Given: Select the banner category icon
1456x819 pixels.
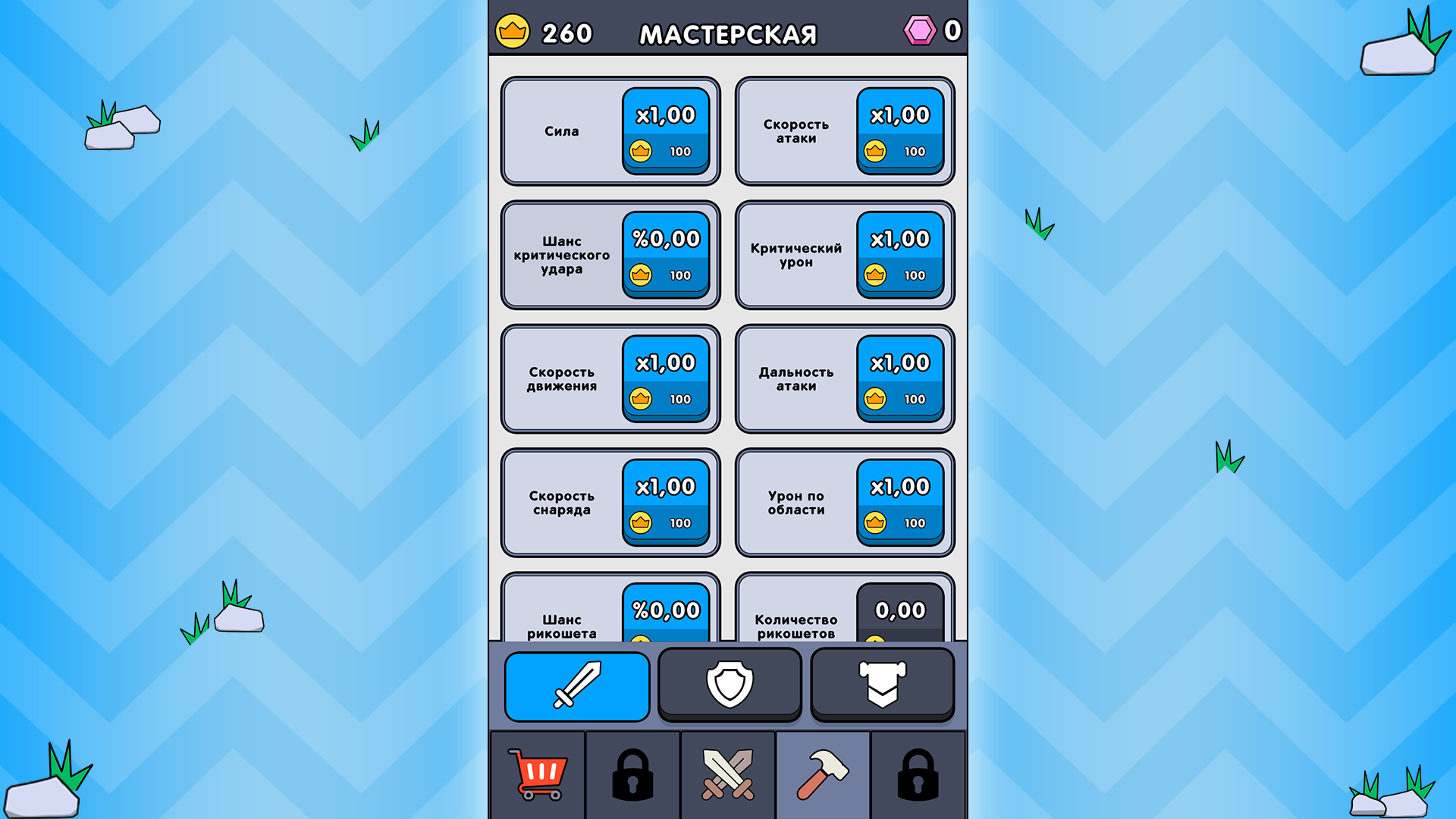Looking at the screenshot, I should click(x=882, y=684).
